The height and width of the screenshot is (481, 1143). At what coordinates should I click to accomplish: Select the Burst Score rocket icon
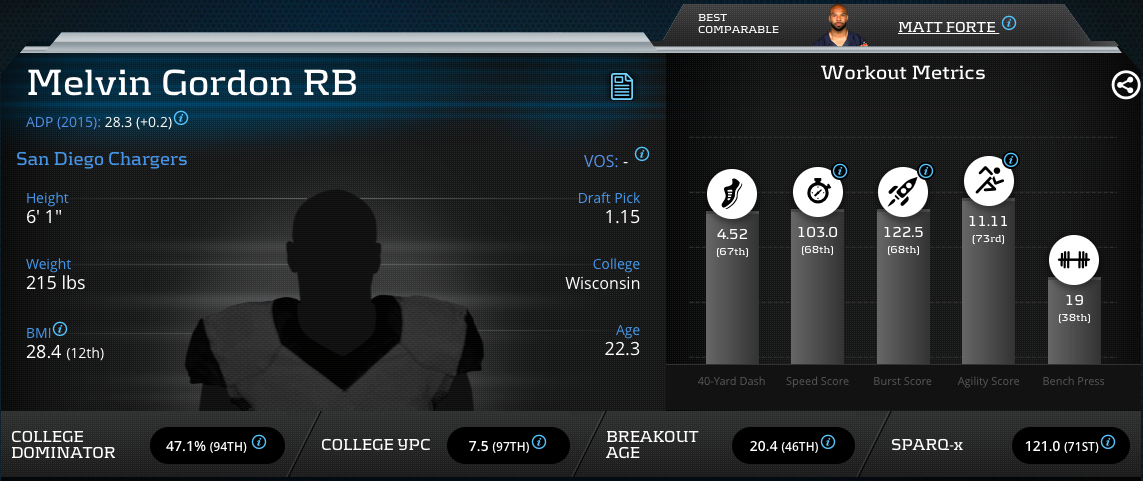[x=902, y=193]
